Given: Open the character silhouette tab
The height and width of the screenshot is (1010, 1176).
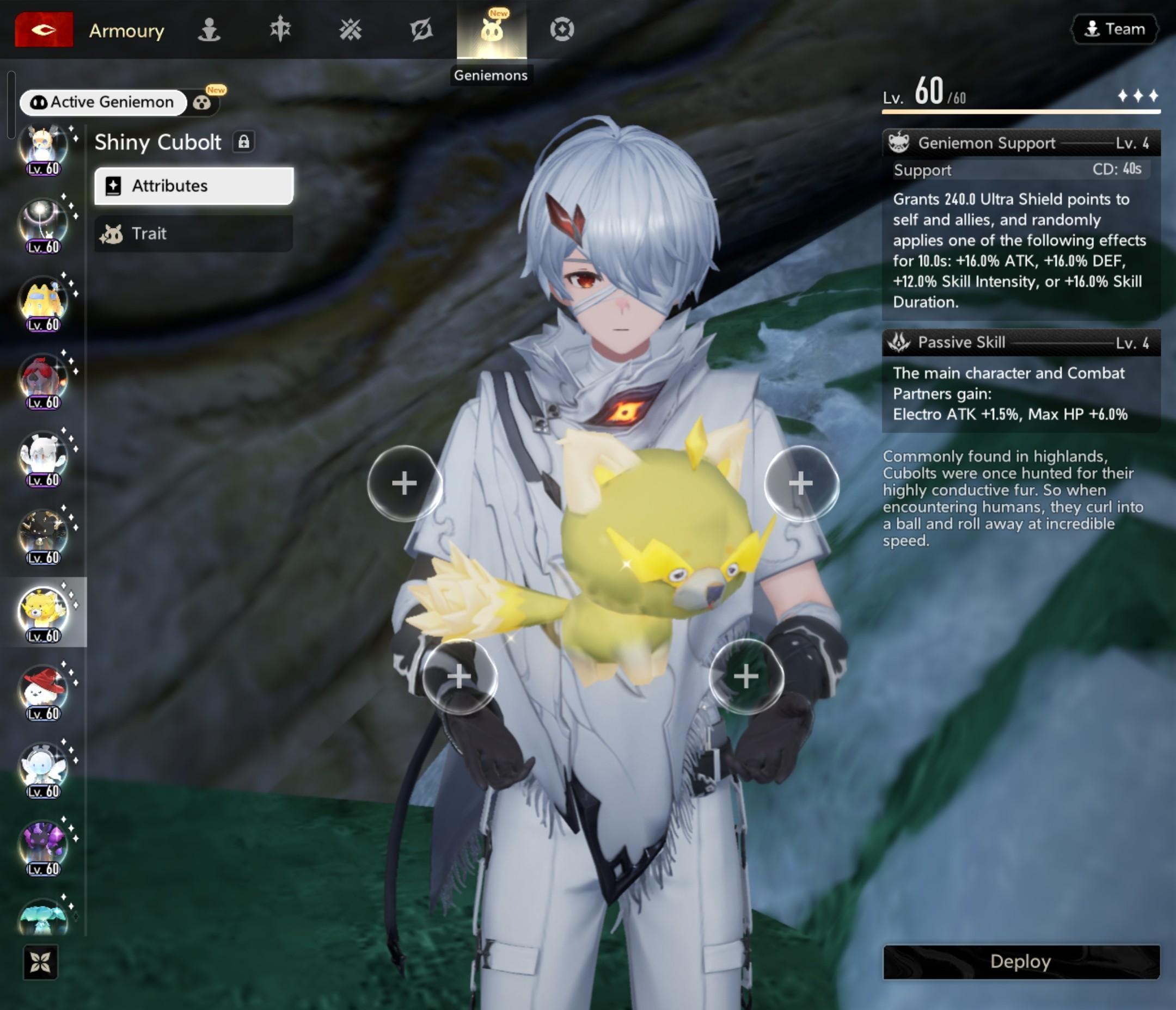Looking at the screenshot, I should point(209,29).
